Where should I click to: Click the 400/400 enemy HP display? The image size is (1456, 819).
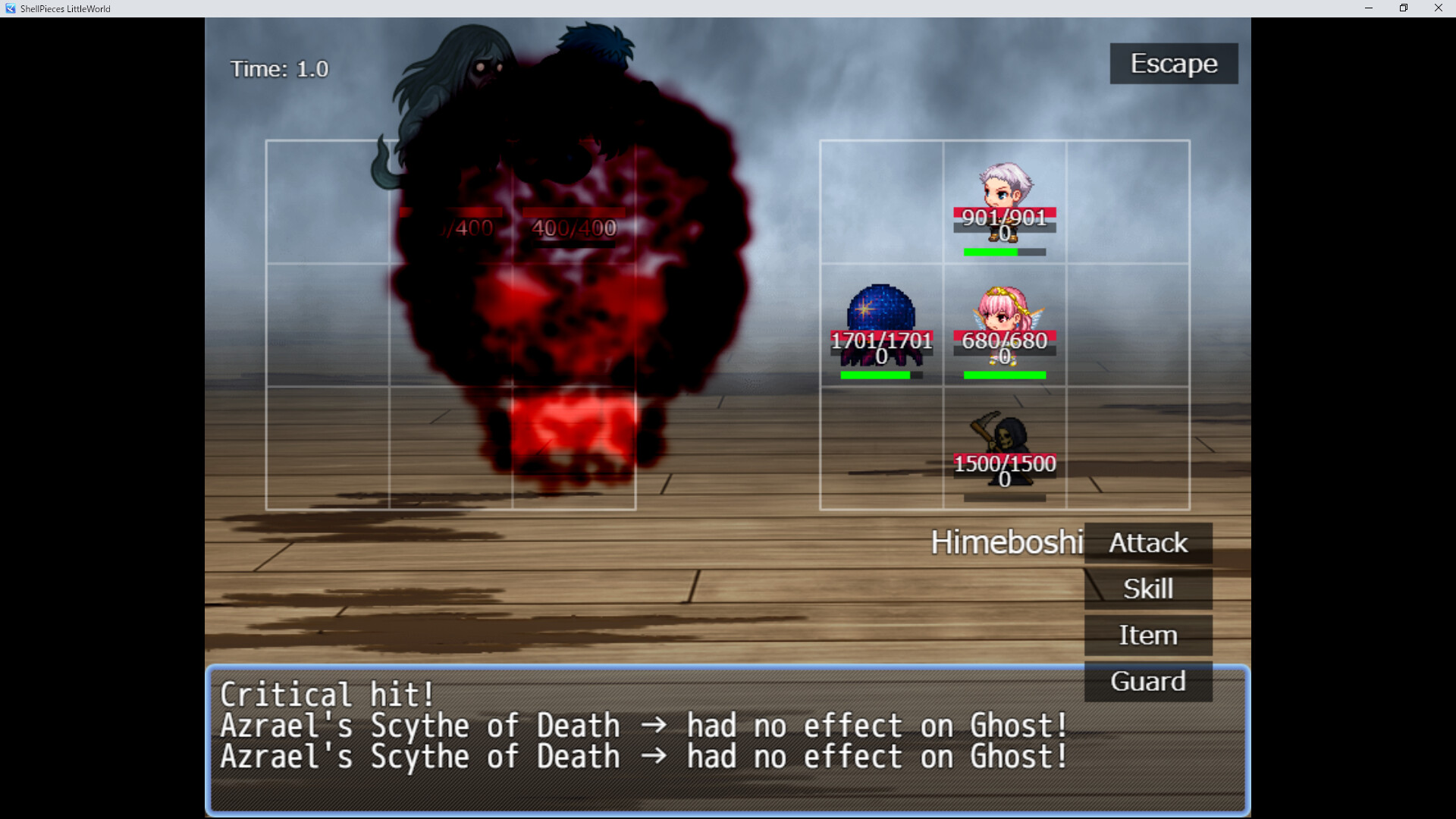point(575,225)
